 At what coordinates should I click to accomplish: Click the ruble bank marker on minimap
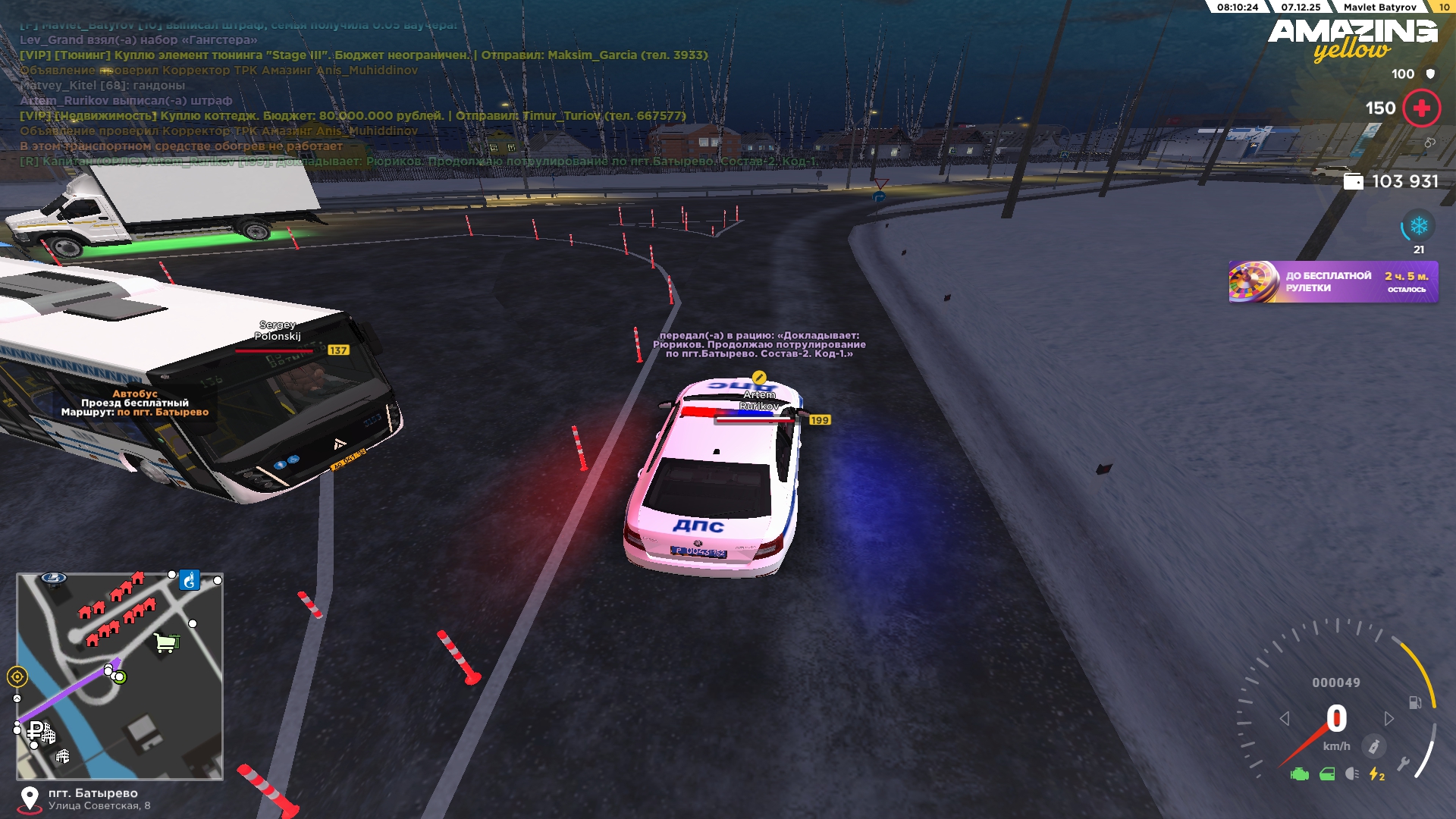coord(36,730)
